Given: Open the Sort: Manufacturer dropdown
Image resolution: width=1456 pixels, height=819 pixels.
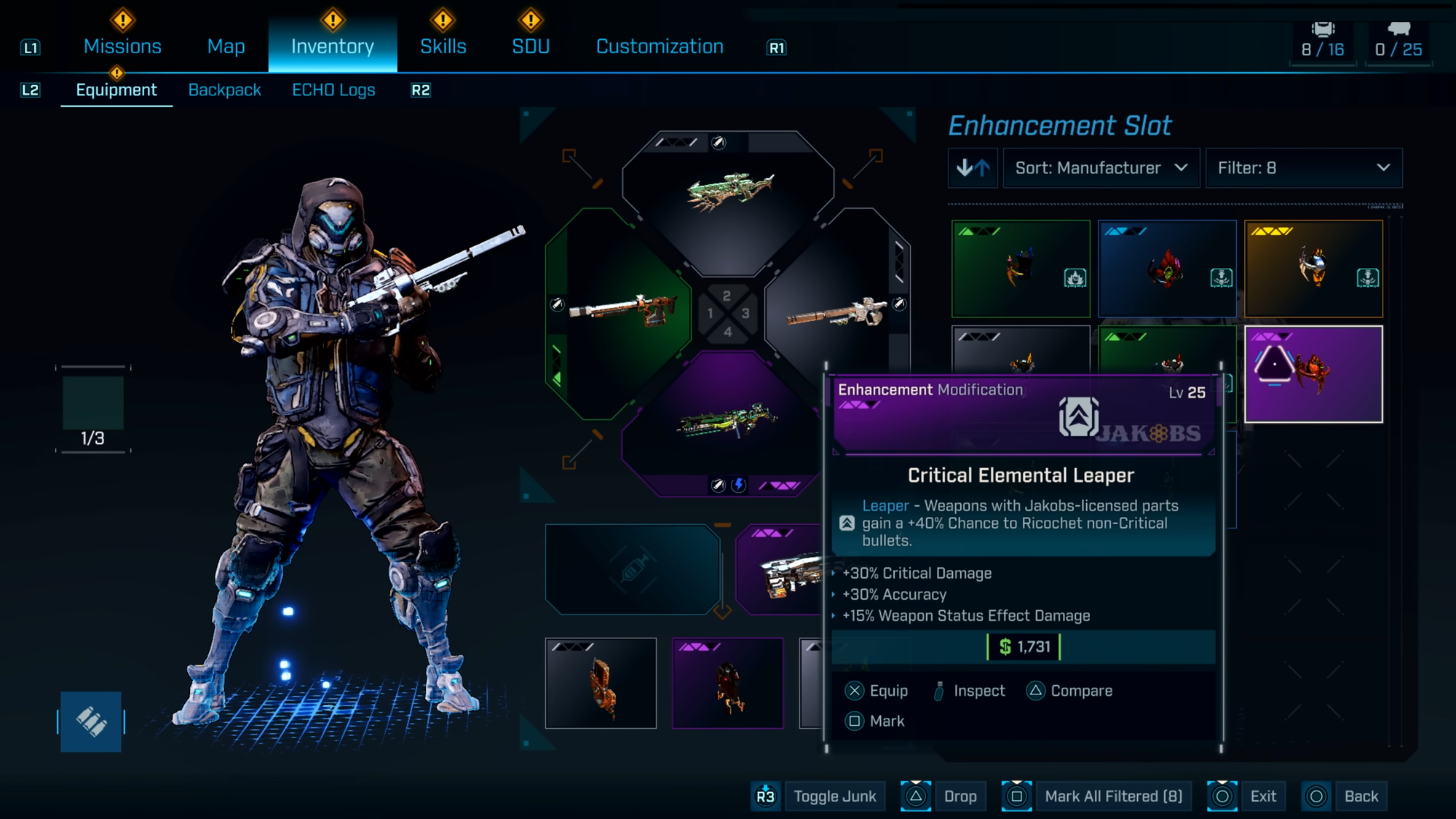Looking at the screenshot, I should [1101, 168].
